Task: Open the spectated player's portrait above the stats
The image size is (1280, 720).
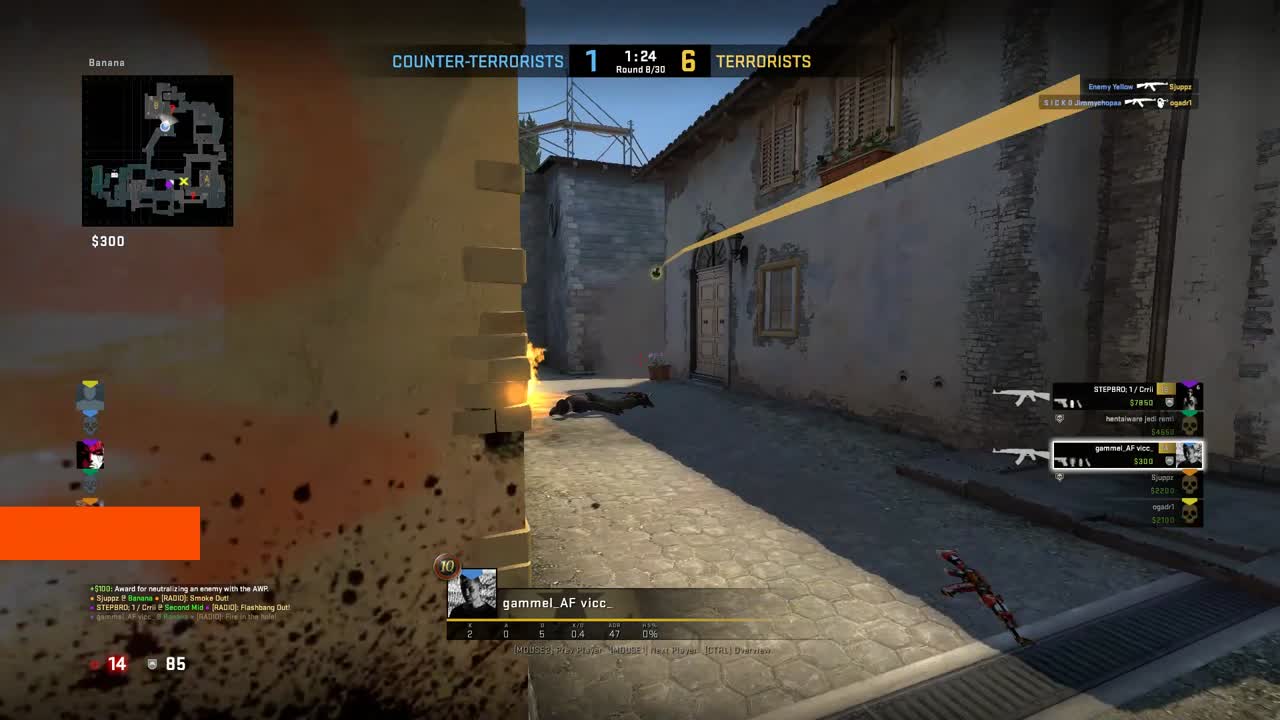Action: click(x=472, y=594)
